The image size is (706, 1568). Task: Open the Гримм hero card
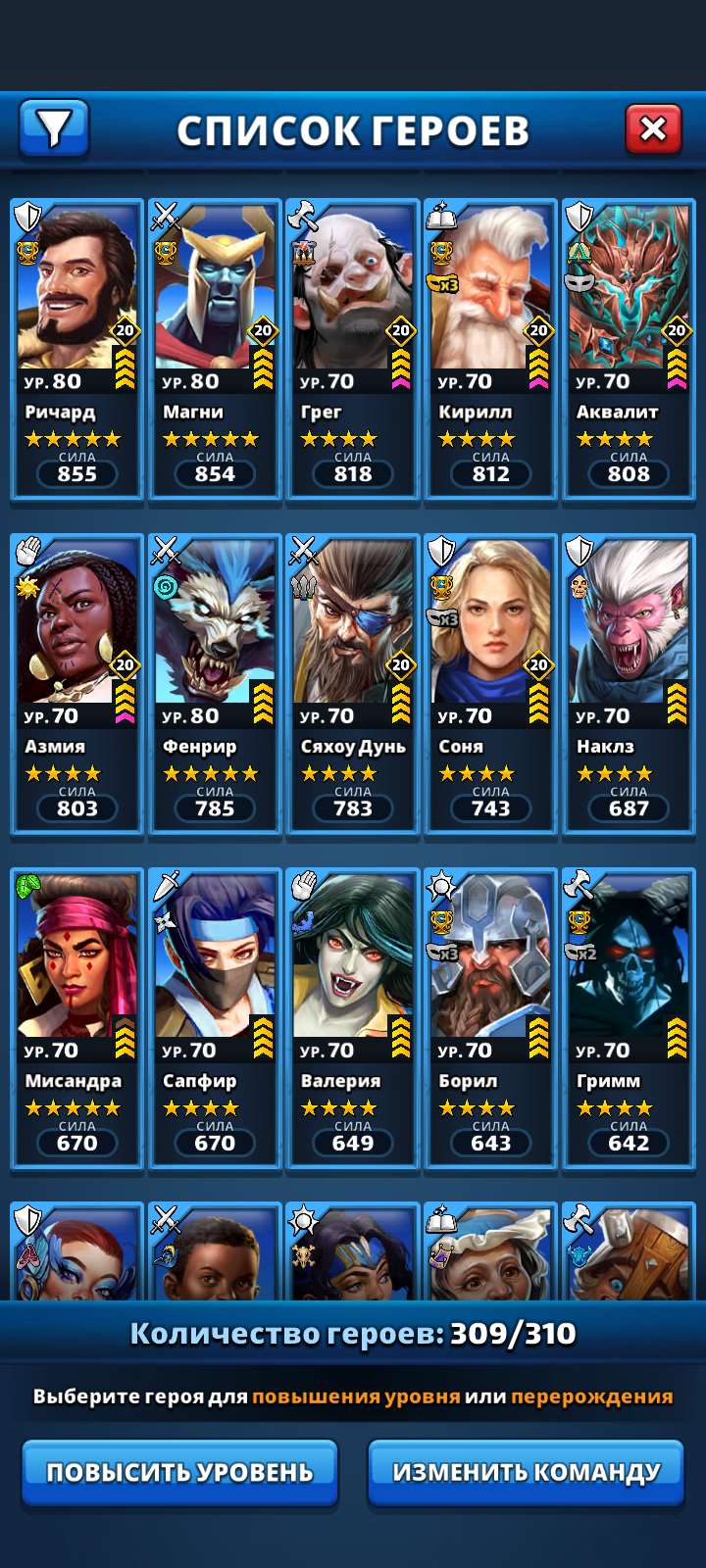click(629, 1017)
